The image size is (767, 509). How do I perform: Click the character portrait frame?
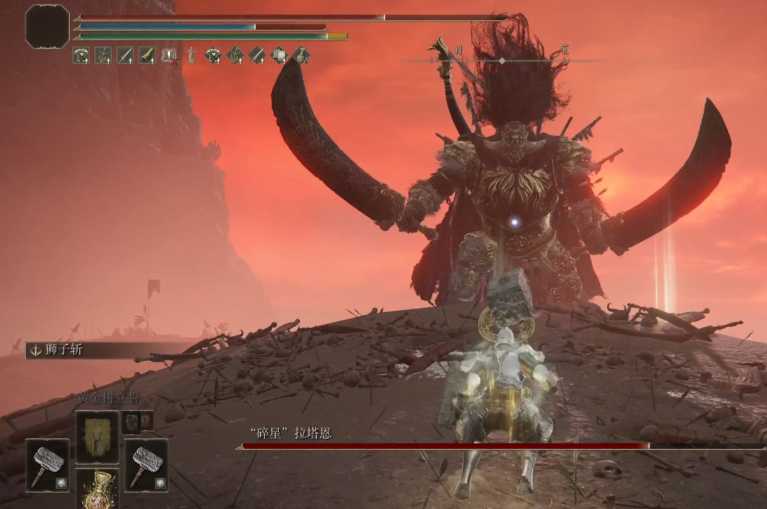point(47,26)
